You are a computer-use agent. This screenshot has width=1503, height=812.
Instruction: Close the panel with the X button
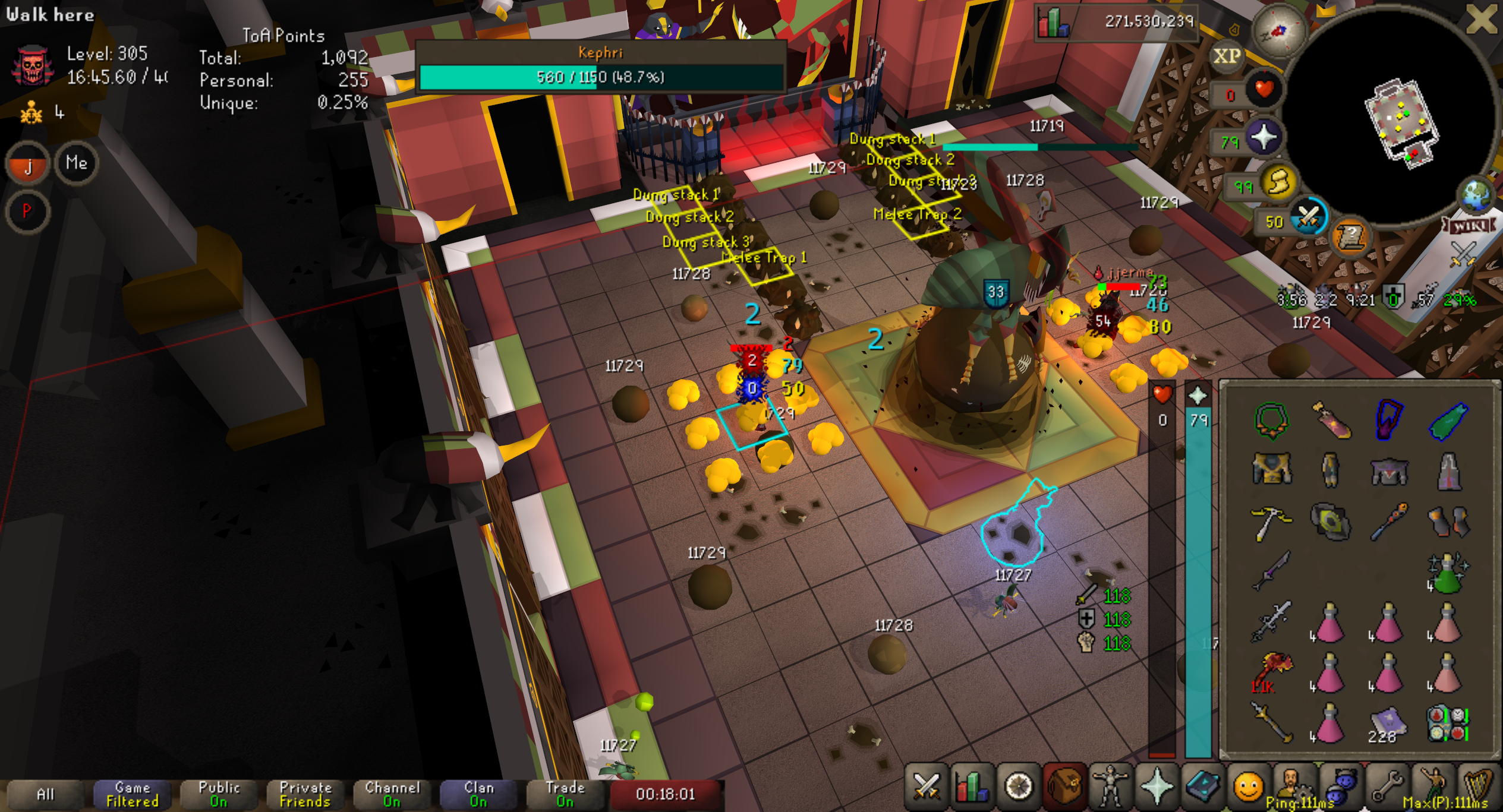pos(1480,20)
